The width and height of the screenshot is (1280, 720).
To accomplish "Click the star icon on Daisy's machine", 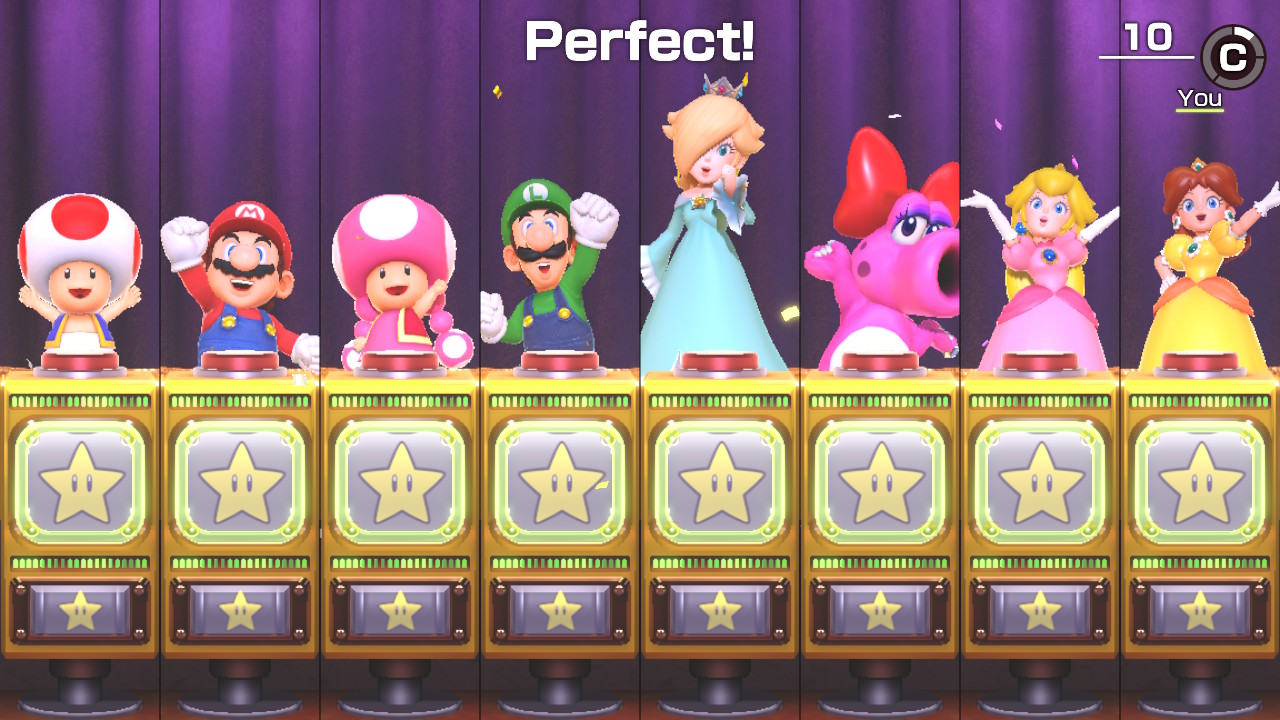I will tap(1200, 483).
